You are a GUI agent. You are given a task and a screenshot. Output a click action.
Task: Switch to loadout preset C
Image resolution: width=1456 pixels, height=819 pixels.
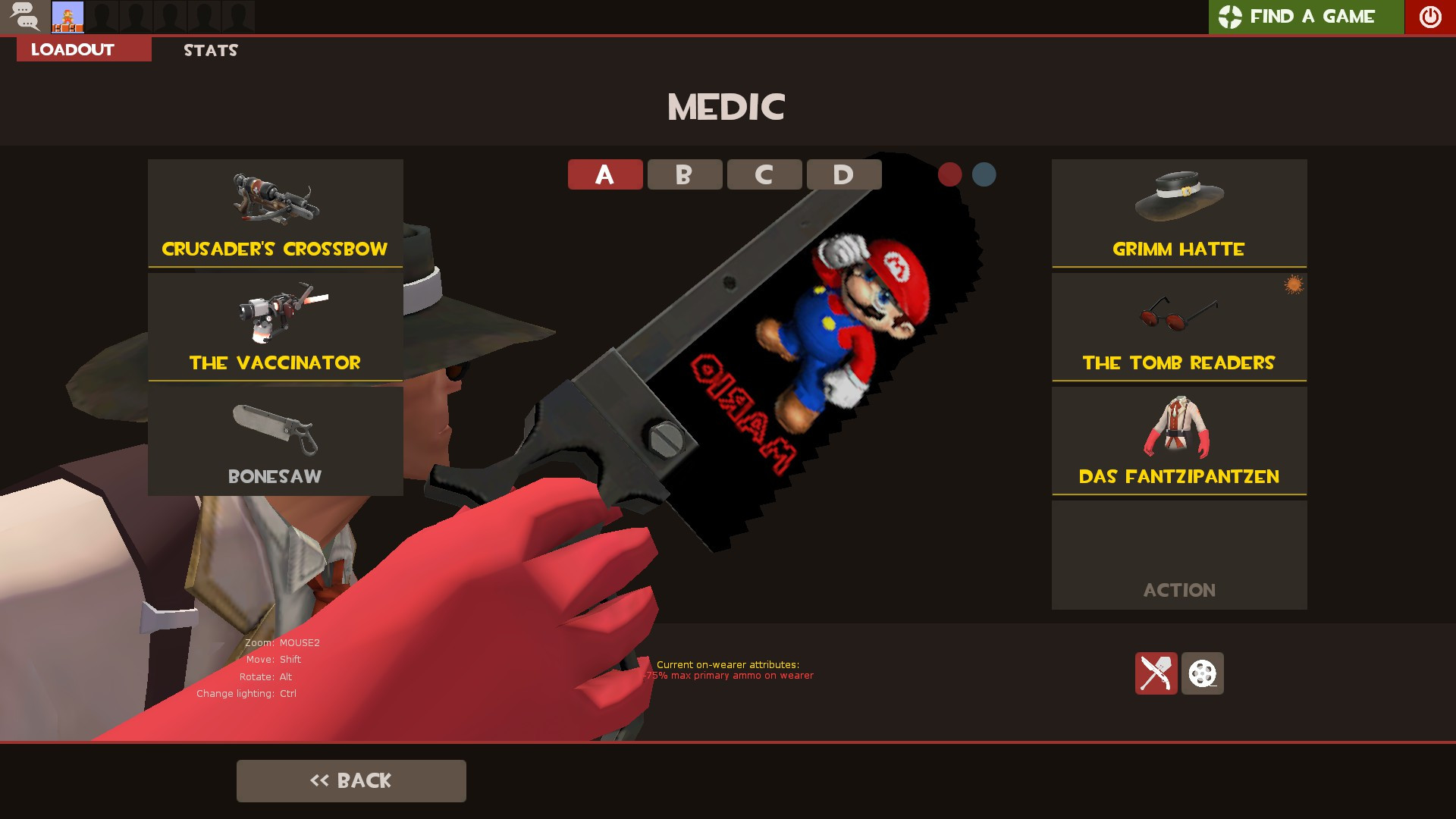pyautogui.click(x=764, y=174)
